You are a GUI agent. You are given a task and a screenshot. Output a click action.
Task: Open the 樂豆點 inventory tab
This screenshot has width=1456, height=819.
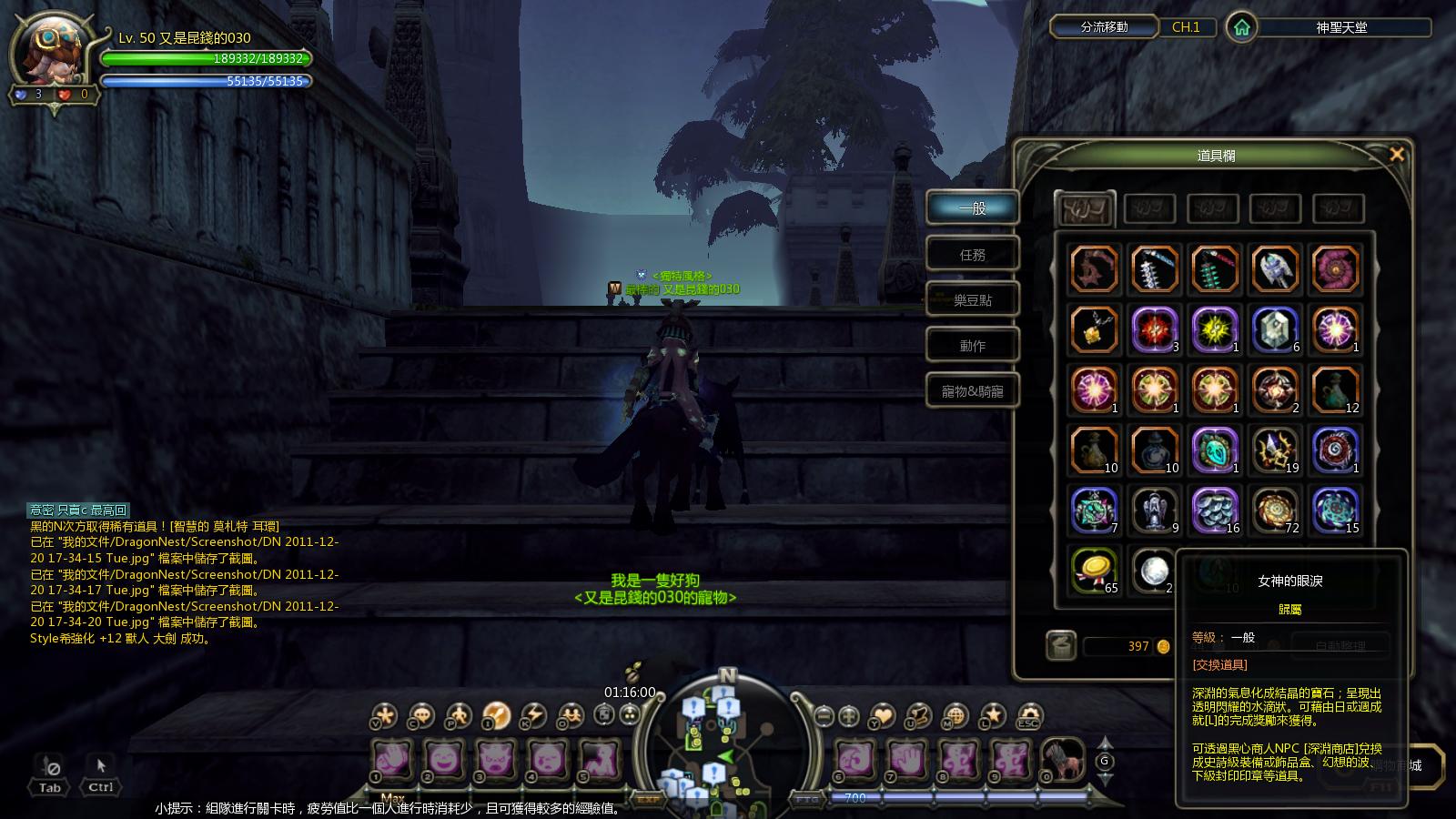972,300
